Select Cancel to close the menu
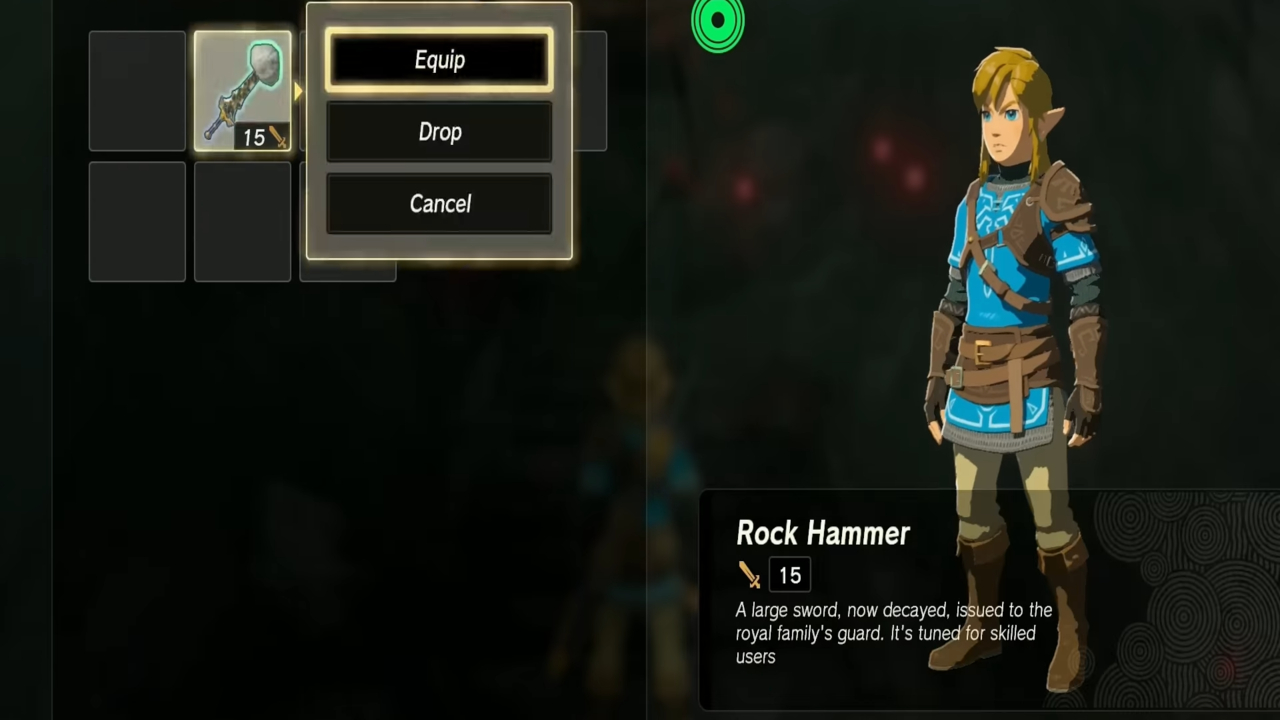This screenshot has height=720, width=1280. point(440,204)
